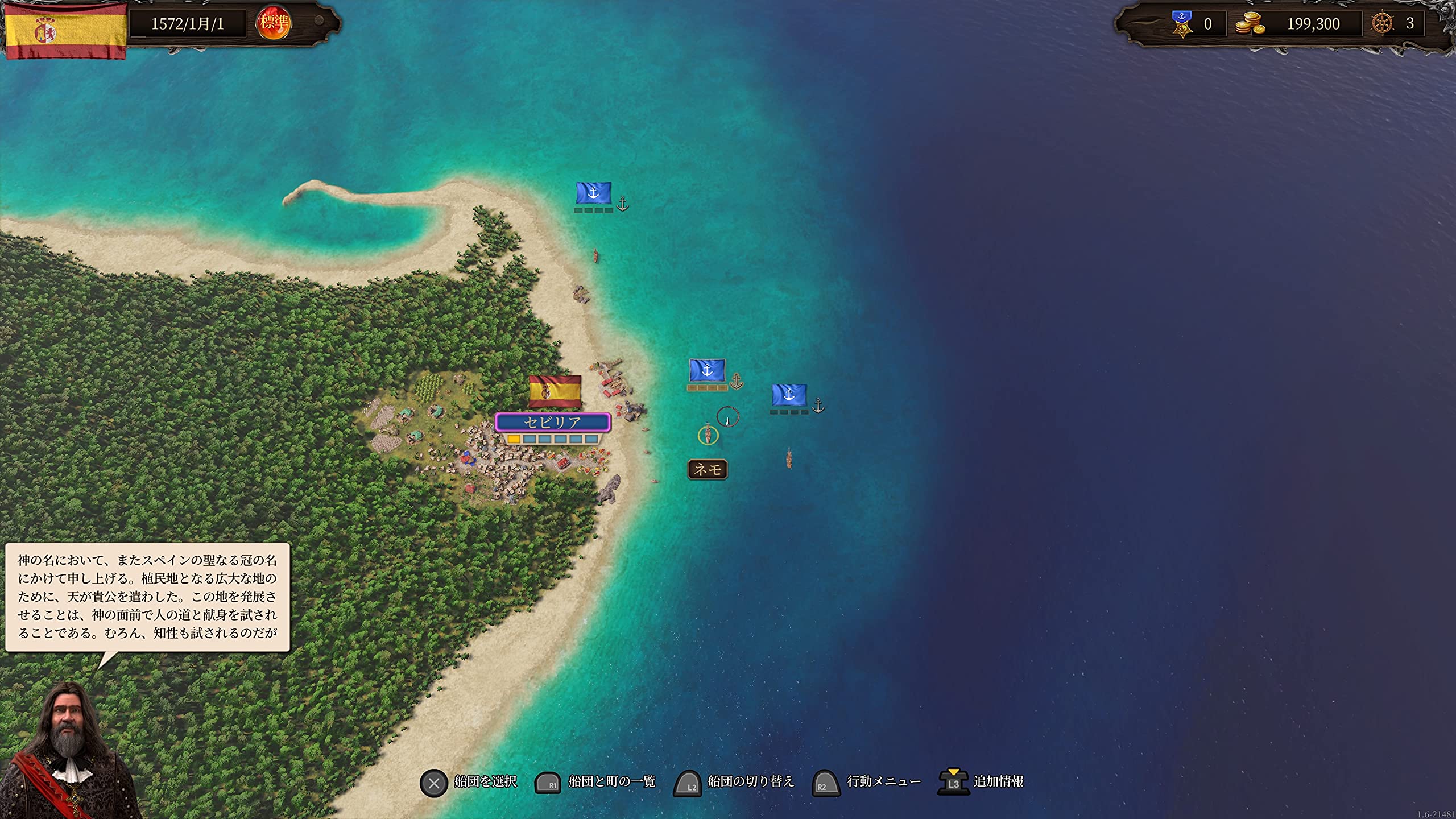Open the blue fame medal icon
The width and height of the screenshot is (1456, 819).
click(1182, 24)
